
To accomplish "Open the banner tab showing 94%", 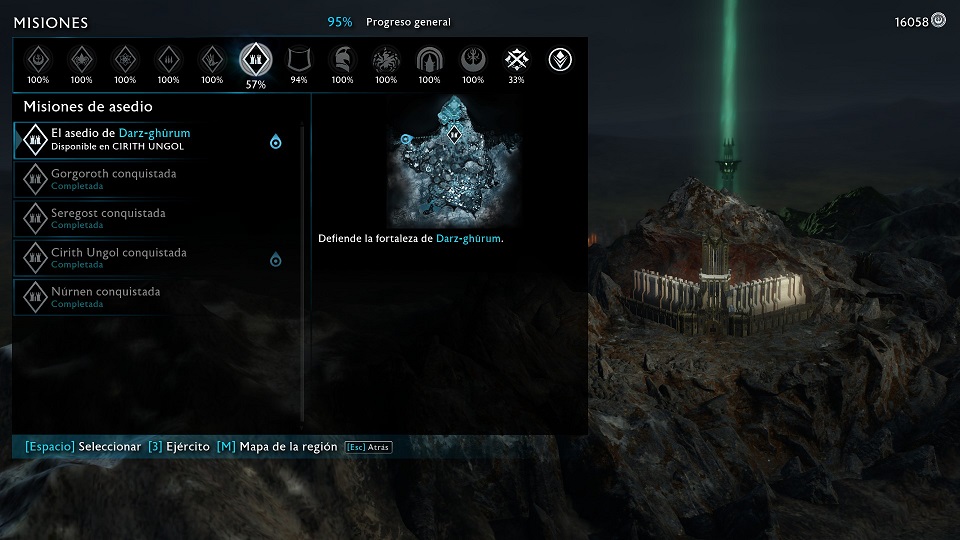I will coord(298,60).
